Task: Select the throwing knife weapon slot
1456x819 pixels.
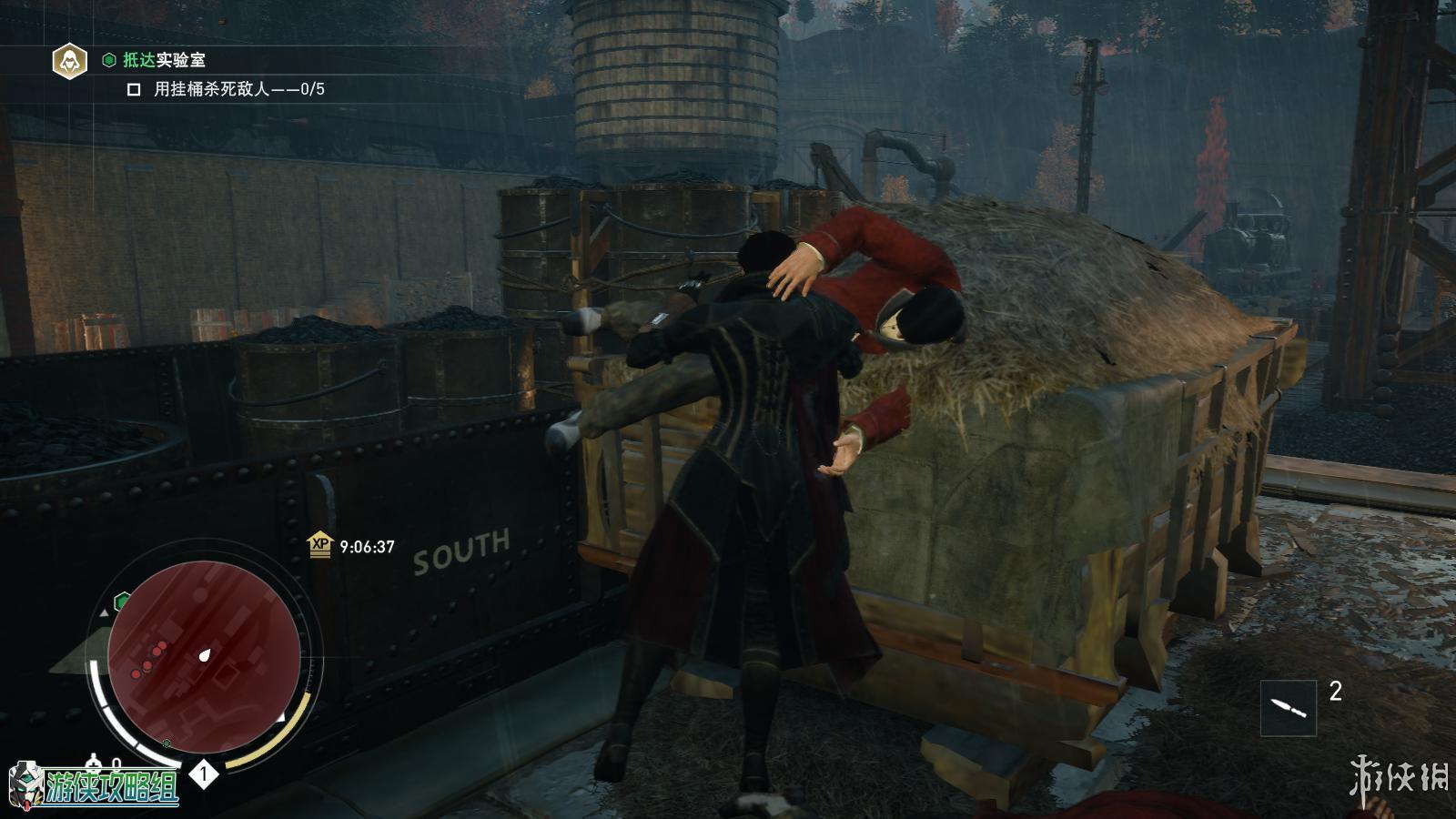Action: tap(1288, 707)
